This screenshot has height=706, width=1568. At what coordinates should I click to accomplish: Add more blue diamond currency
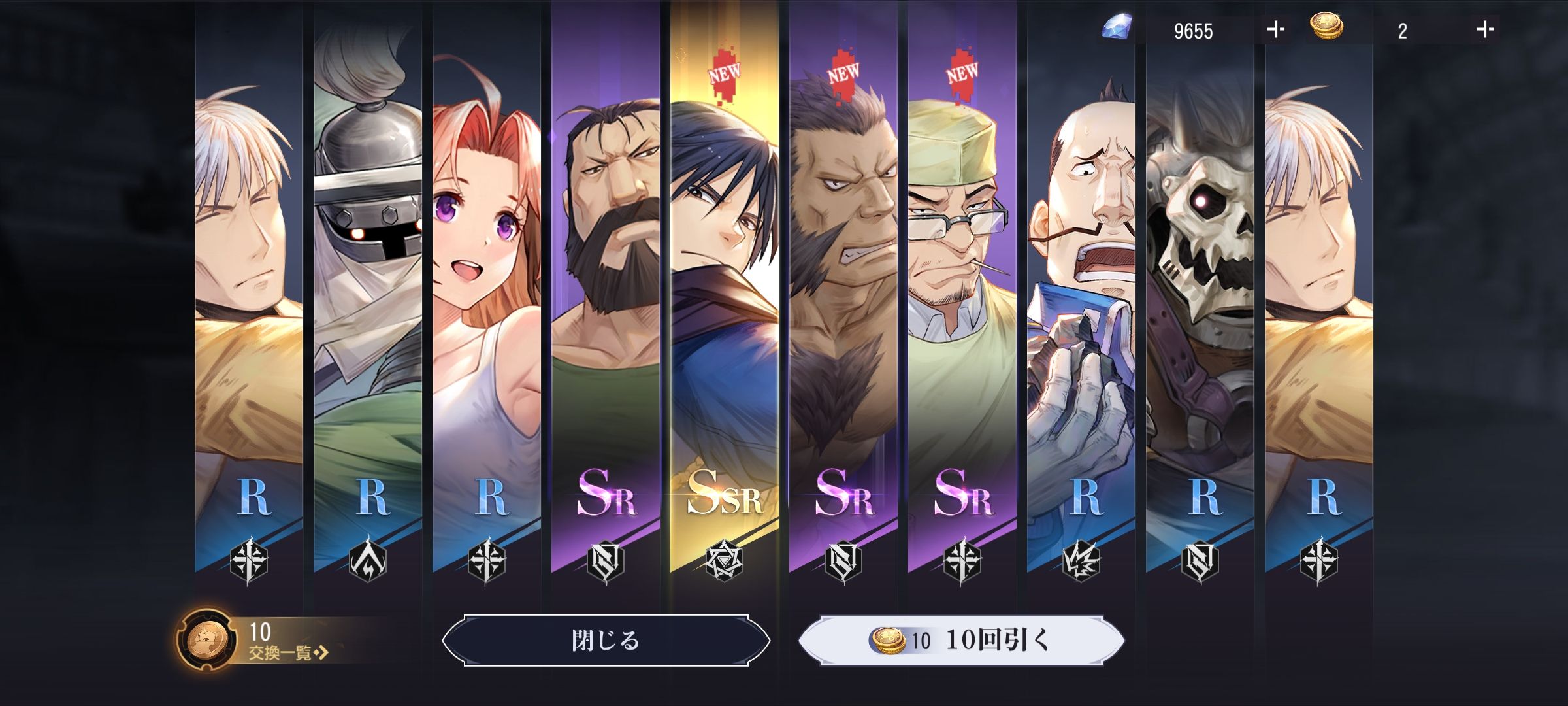pyautogui.click(x=1275, y=30)
